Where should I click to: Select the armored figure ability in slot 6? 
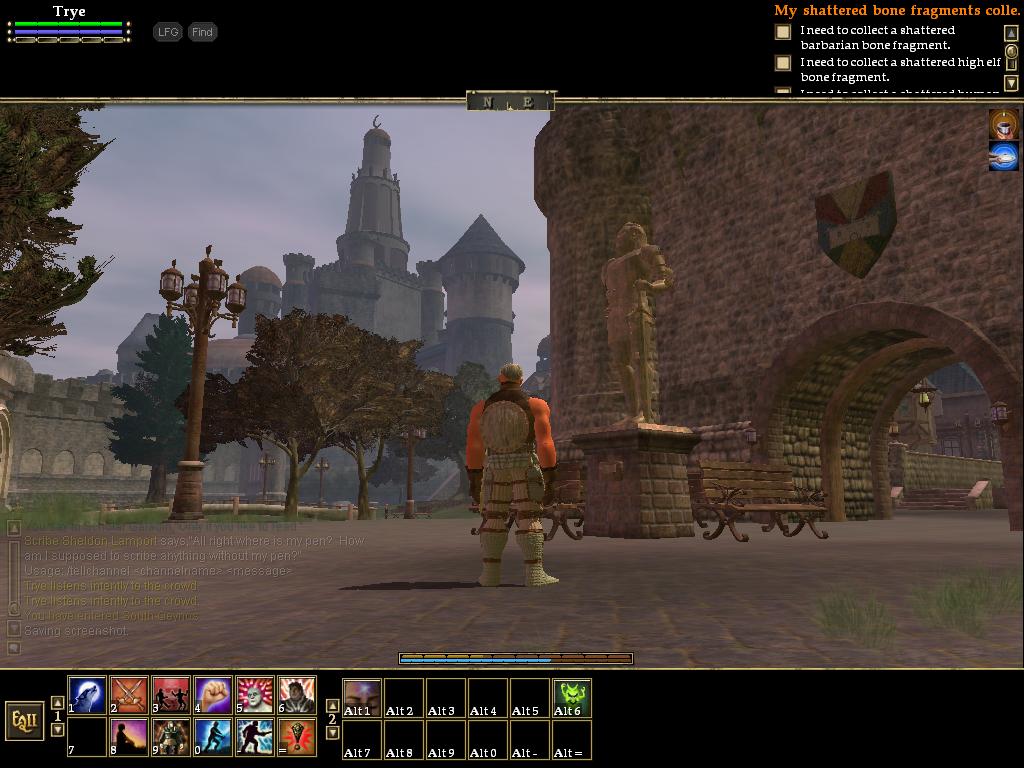click(x=297, y=696)
